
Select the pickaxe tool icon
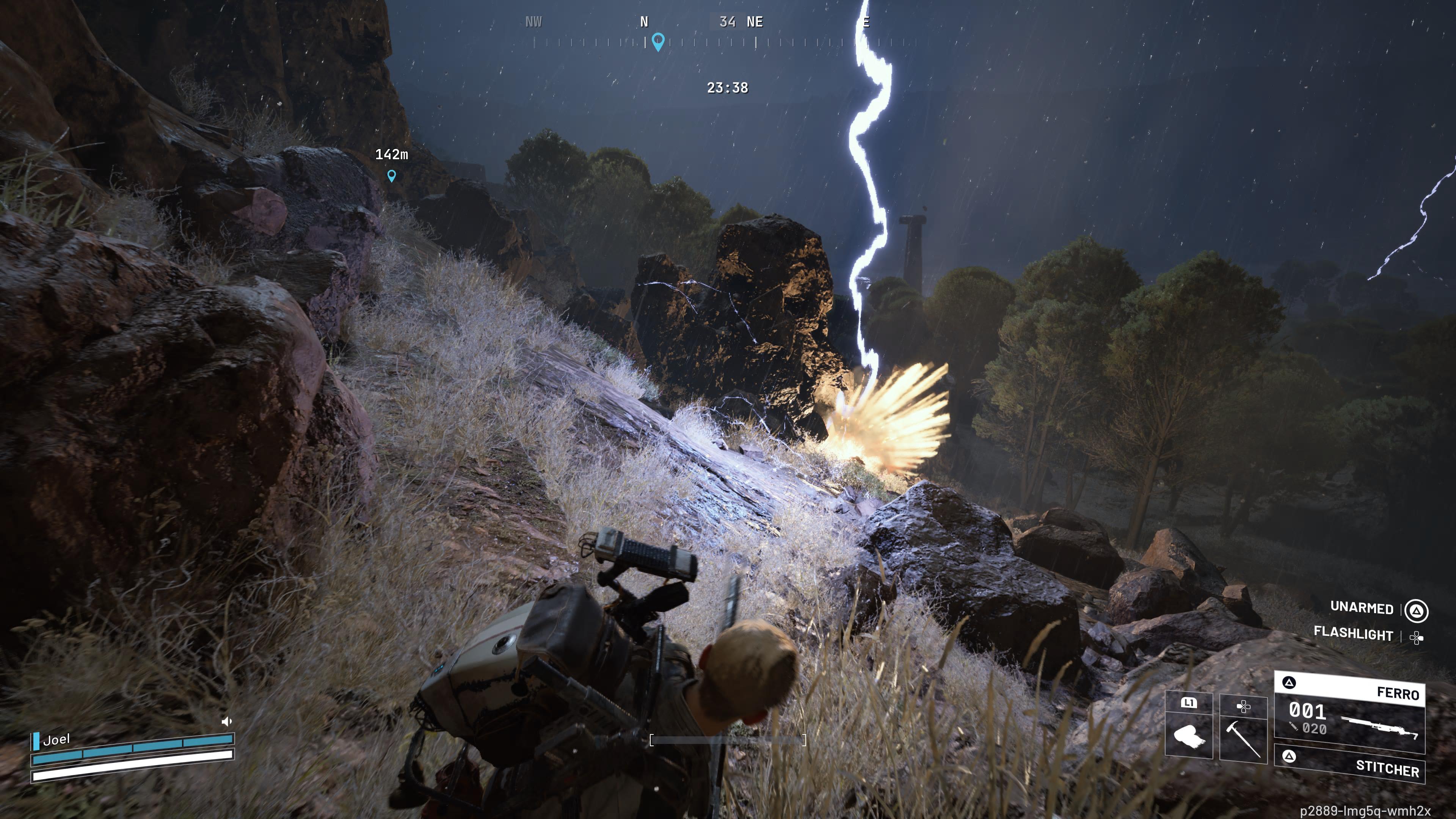tap(1244, 739)
